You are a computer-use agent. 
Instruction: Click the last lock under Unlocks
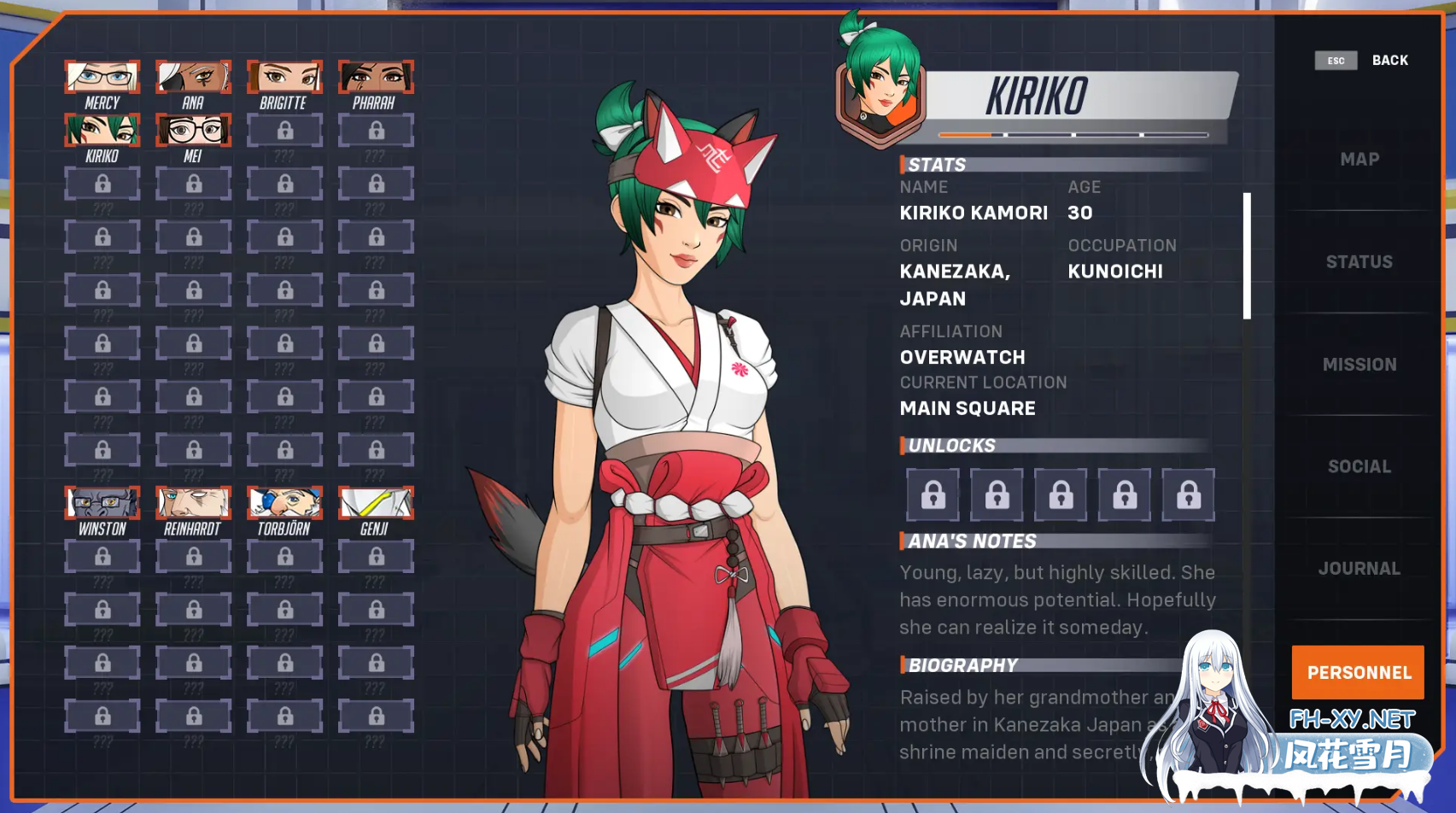pos(1189,494)
